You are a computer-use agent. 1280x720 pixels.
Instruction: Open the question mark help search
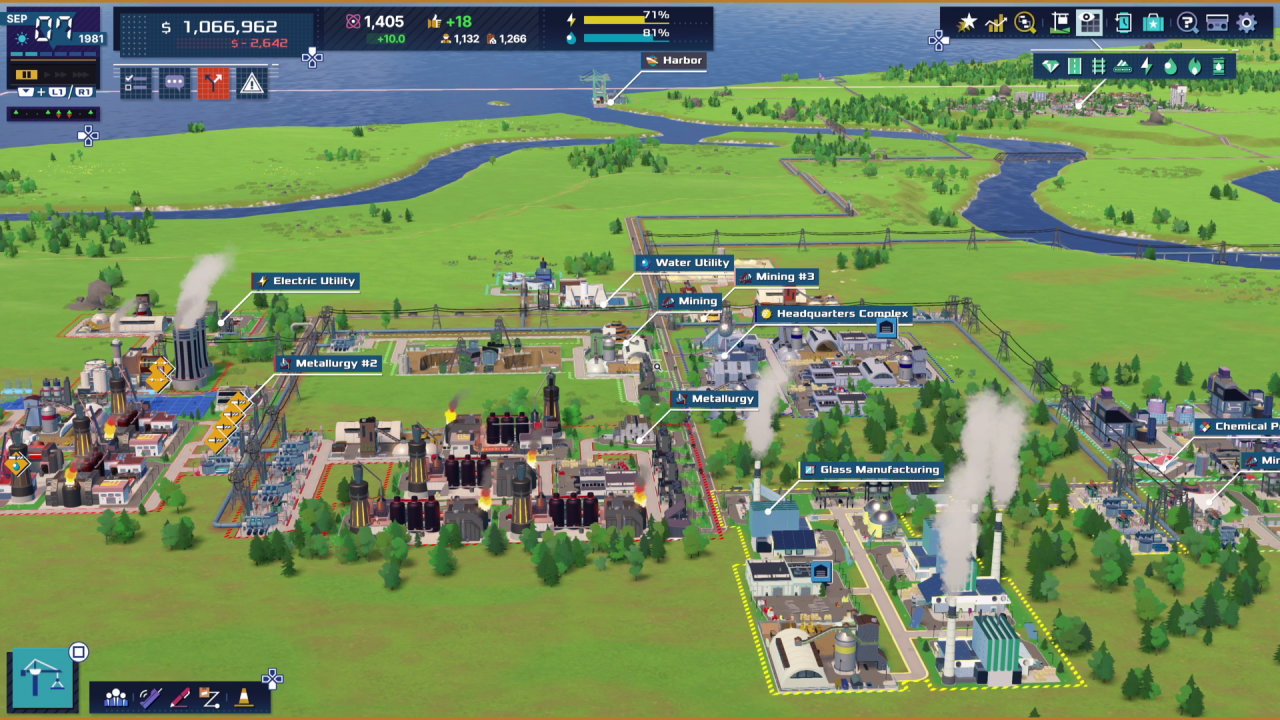point(1187,23)
